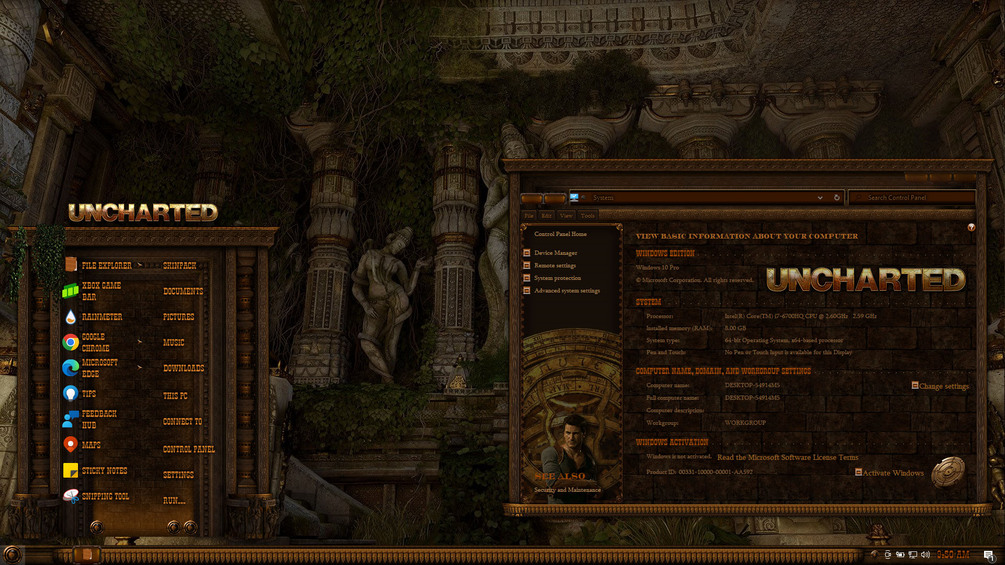Open the Control Panel start menu link
The height and width of the screenshot is (565, 1005).
189,450
